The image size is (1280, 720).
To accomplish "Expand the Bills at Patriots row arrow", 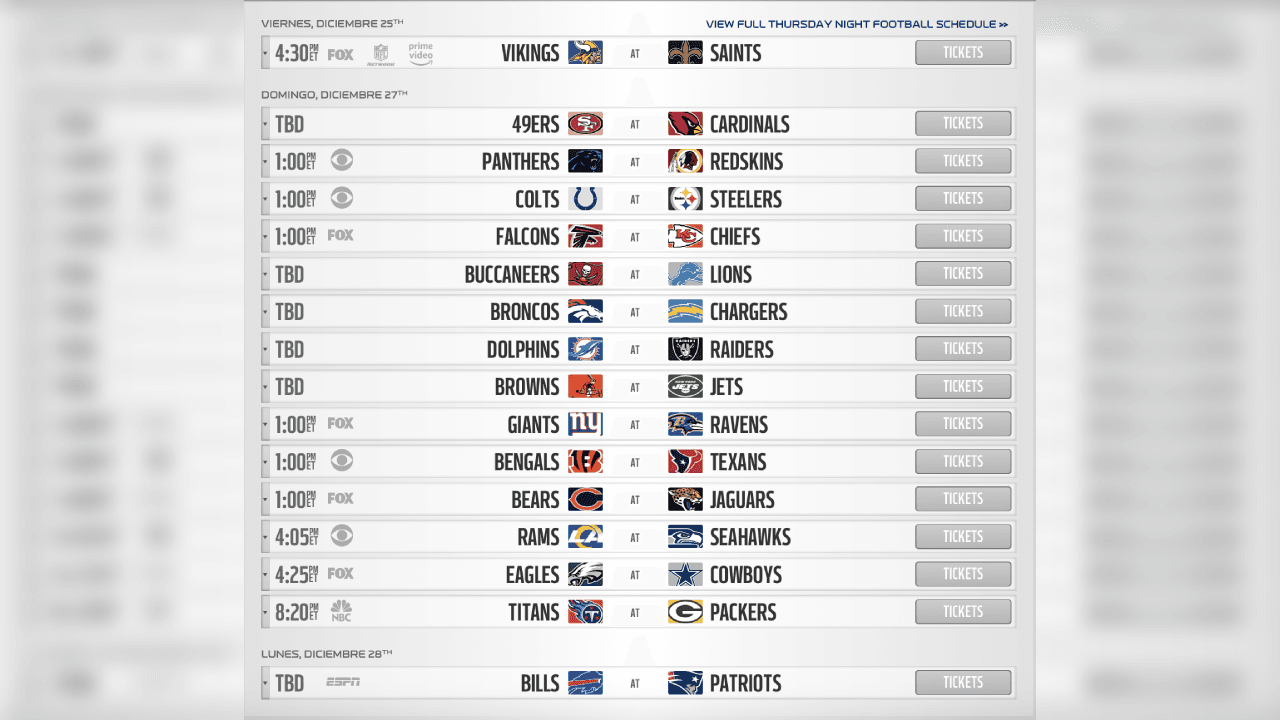I will pos(264,683).
